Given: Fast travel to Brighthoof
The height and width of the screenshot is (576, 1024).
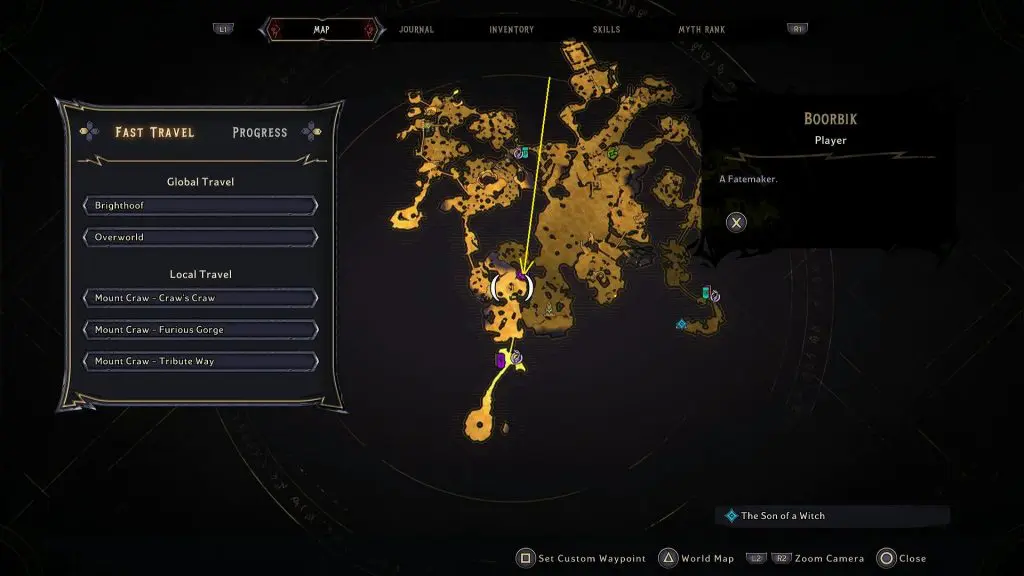Looking at the screenshot, I should (201, 206).
